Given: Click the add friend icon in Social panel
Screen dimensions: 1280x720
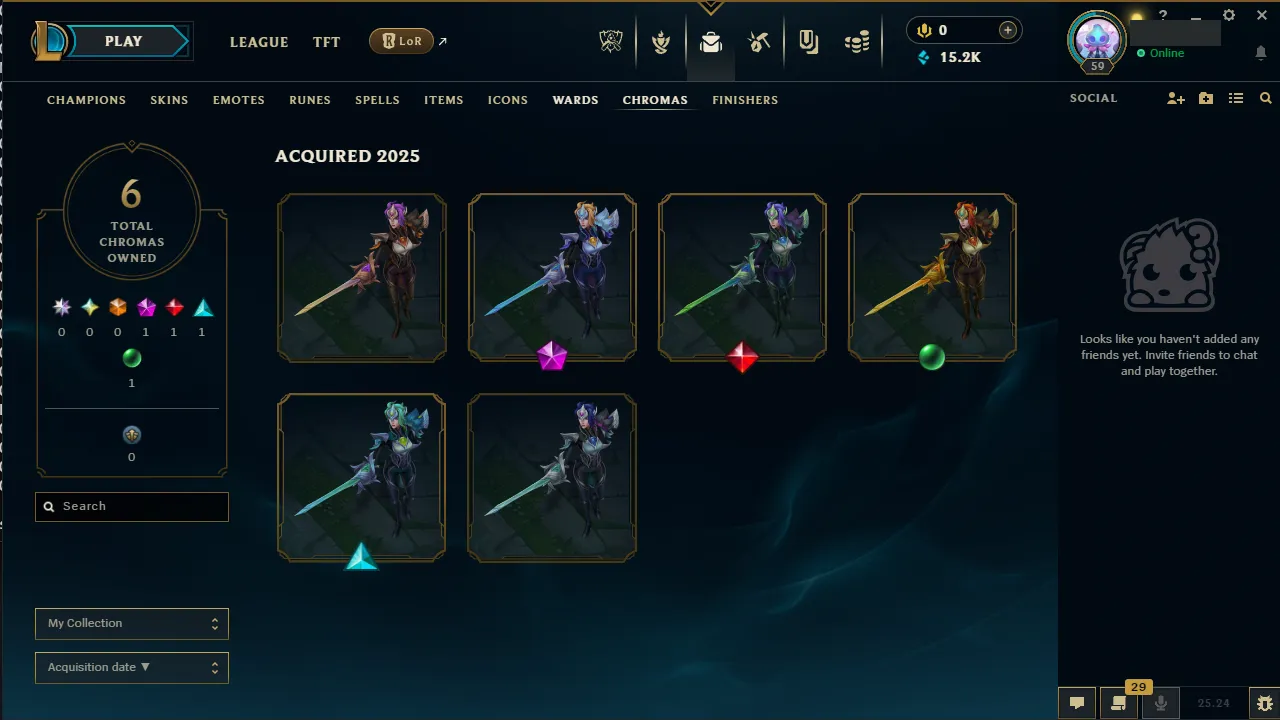Looking at the screenshot, I should click(1176, 99).
